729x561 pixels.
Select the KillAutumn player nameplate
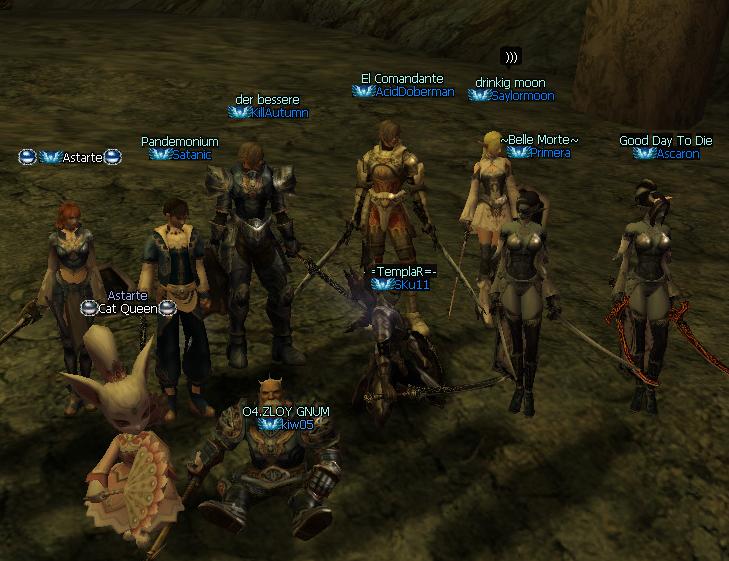click(x=277, y=113)
